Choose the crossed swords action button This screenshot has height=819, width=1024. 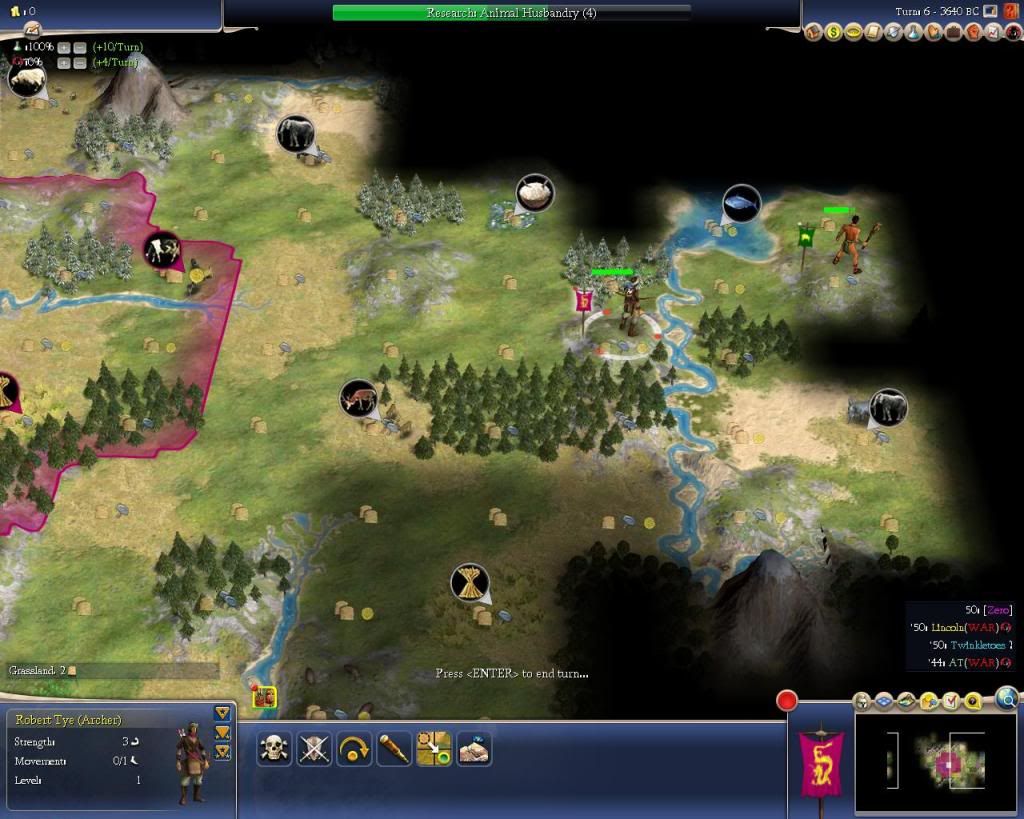tap(314, 748)
